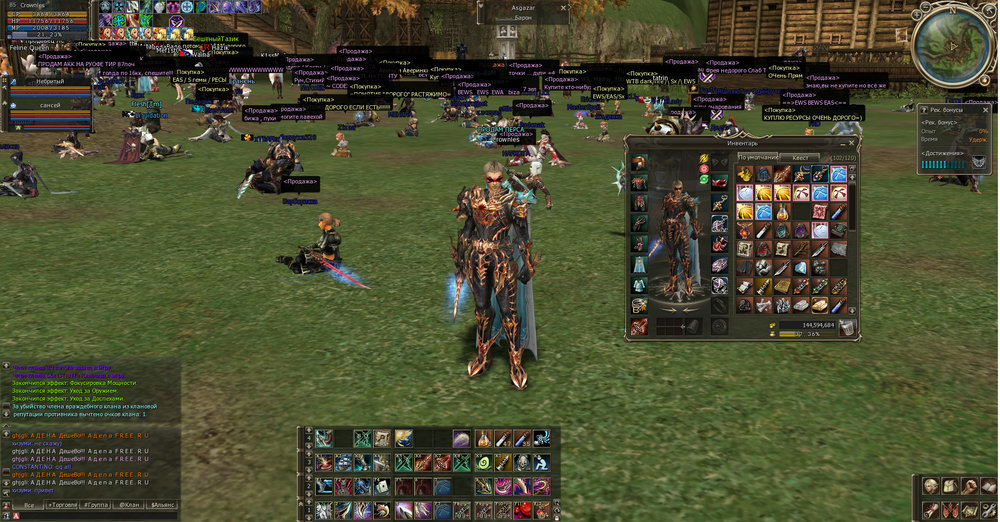
Task: Select the $Альянс chat tab
Action: click(x=162, y=506)
